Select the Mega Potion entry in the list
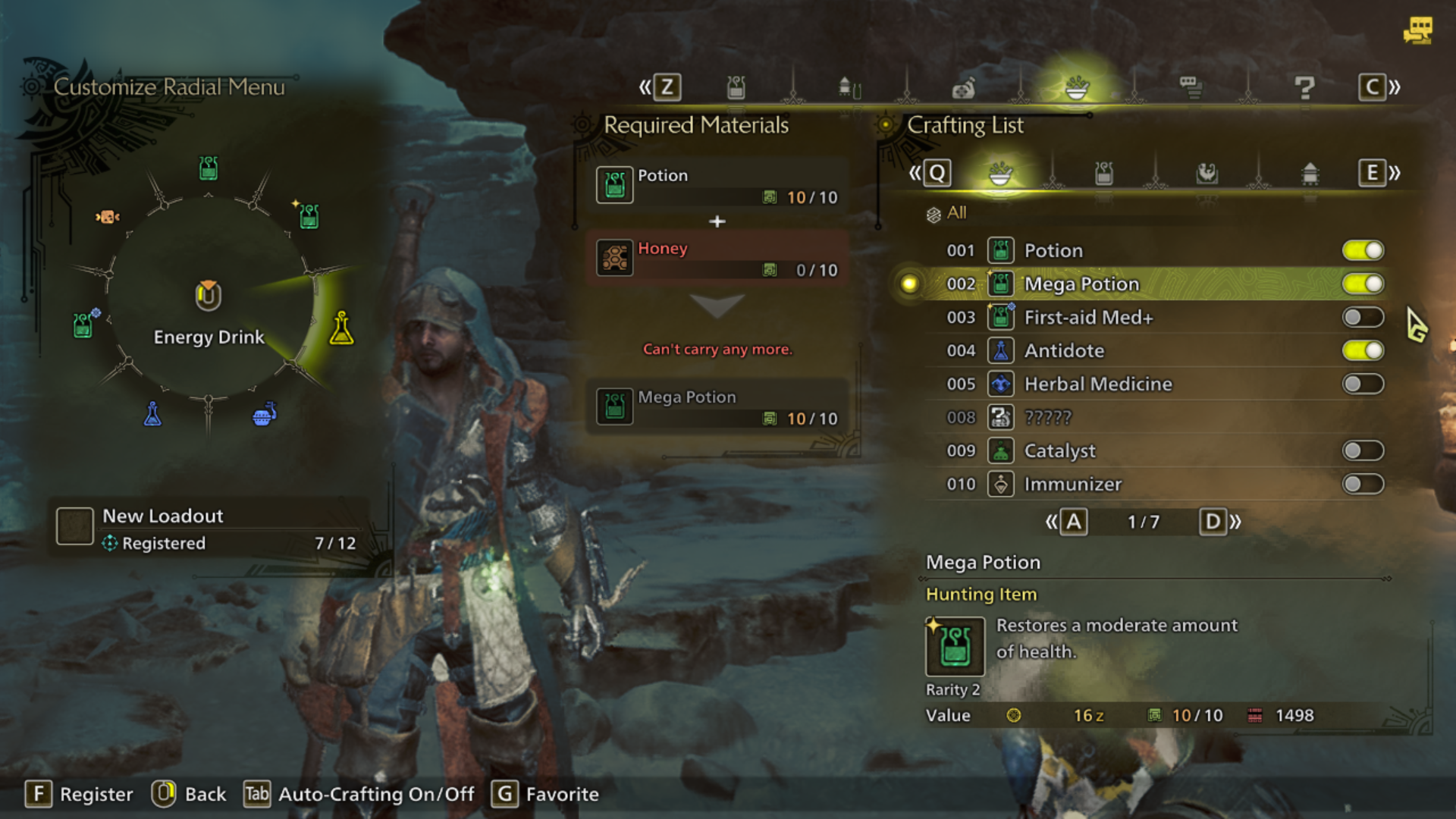Screen dimensions: 1456x819 (1081, 284)
